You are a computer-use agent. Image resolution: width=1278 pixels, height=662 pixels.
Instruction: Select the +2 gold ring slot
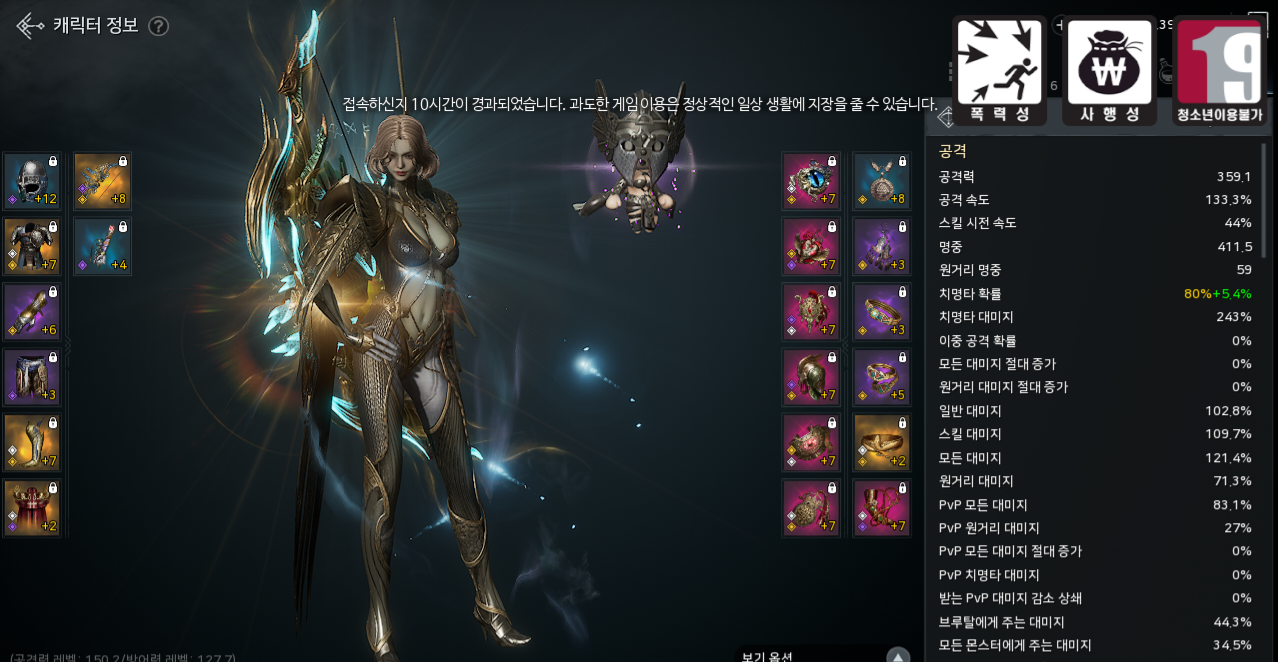[x=881, y=442]
